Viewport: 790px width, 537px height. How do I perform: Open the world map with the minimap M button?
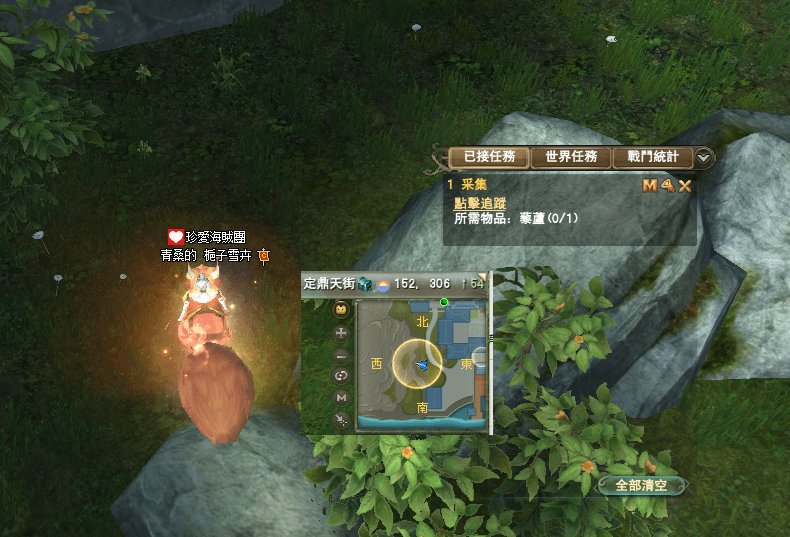(x=341, y=397)
